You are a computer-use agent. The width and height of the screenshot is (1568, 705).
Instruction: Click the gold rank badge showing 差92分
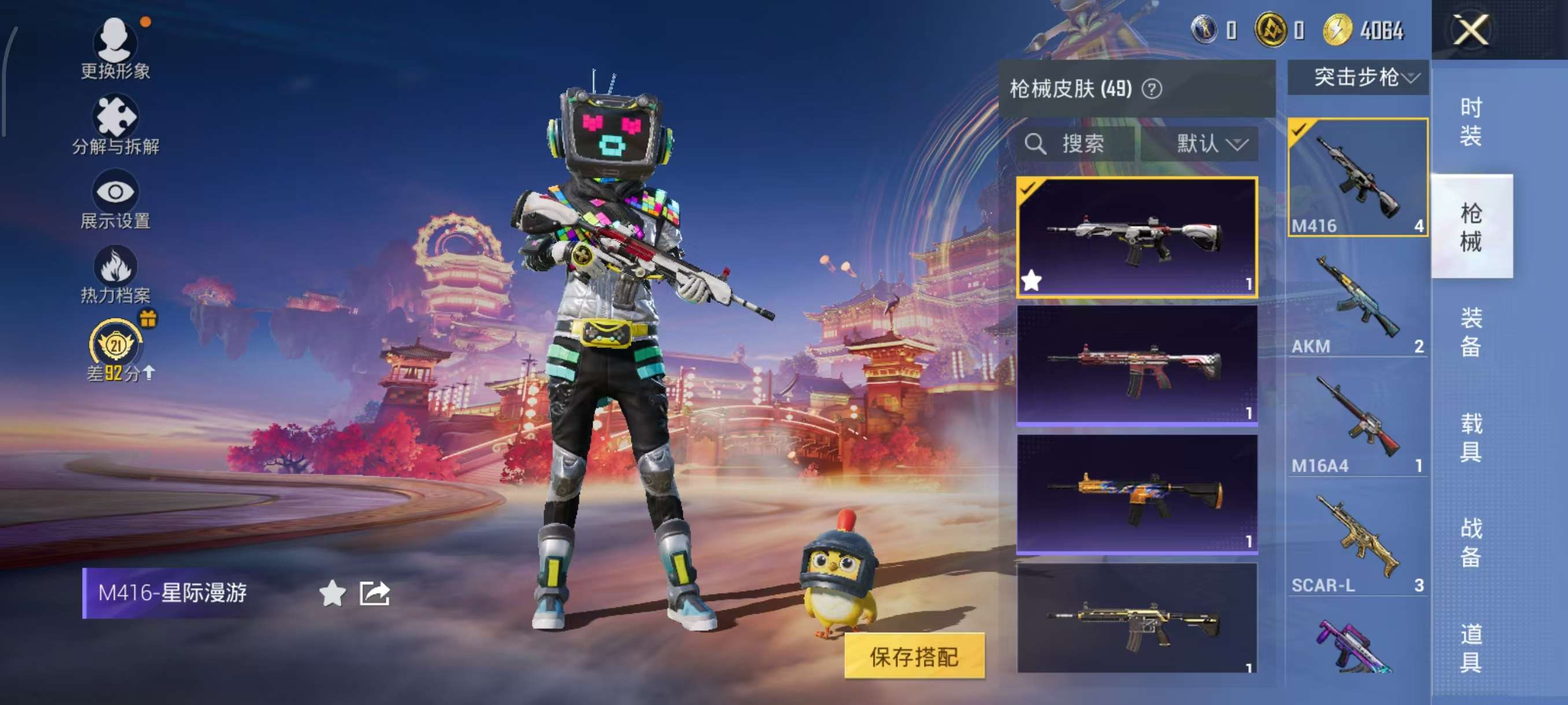click(116, 348)
